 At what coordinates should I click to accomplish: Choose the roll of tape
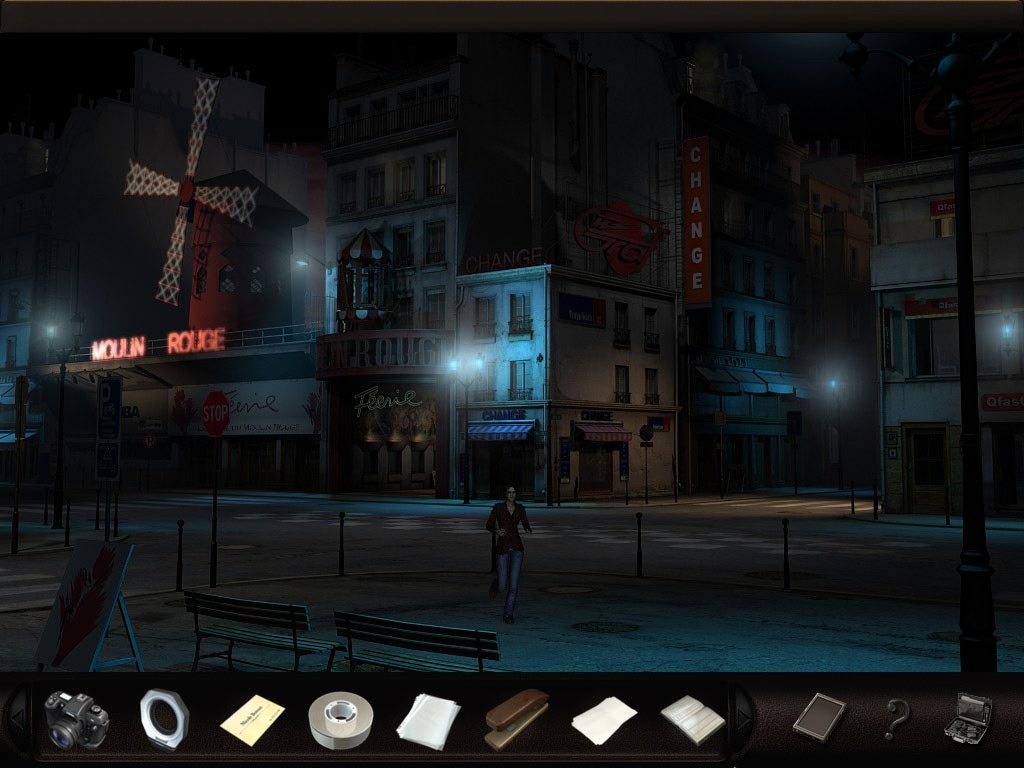pyautogui.click(x=340, y=719)
